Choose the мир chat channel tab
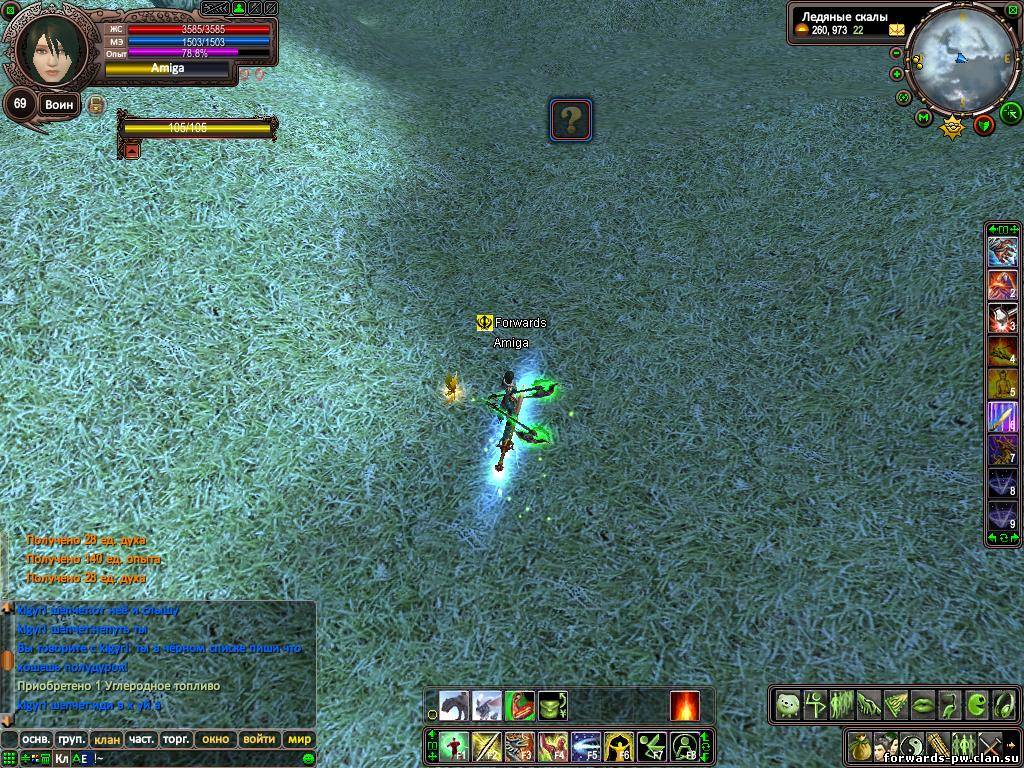Screen dimensions: 1024x768 click(299, 740)
